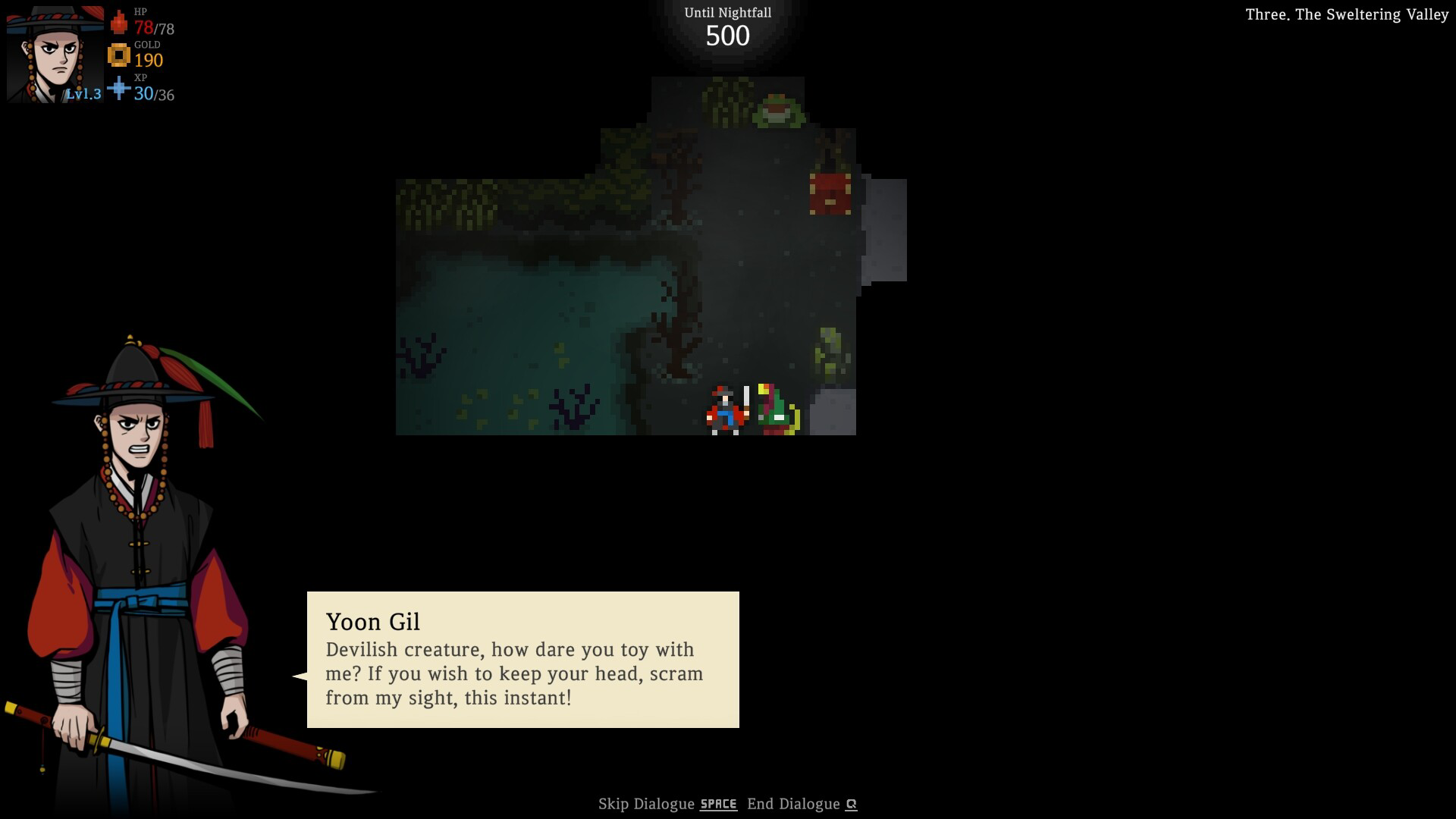The image size is (1456, 819).
Task: Click the red demon face sprite on the map
Action: click(831, 196)
